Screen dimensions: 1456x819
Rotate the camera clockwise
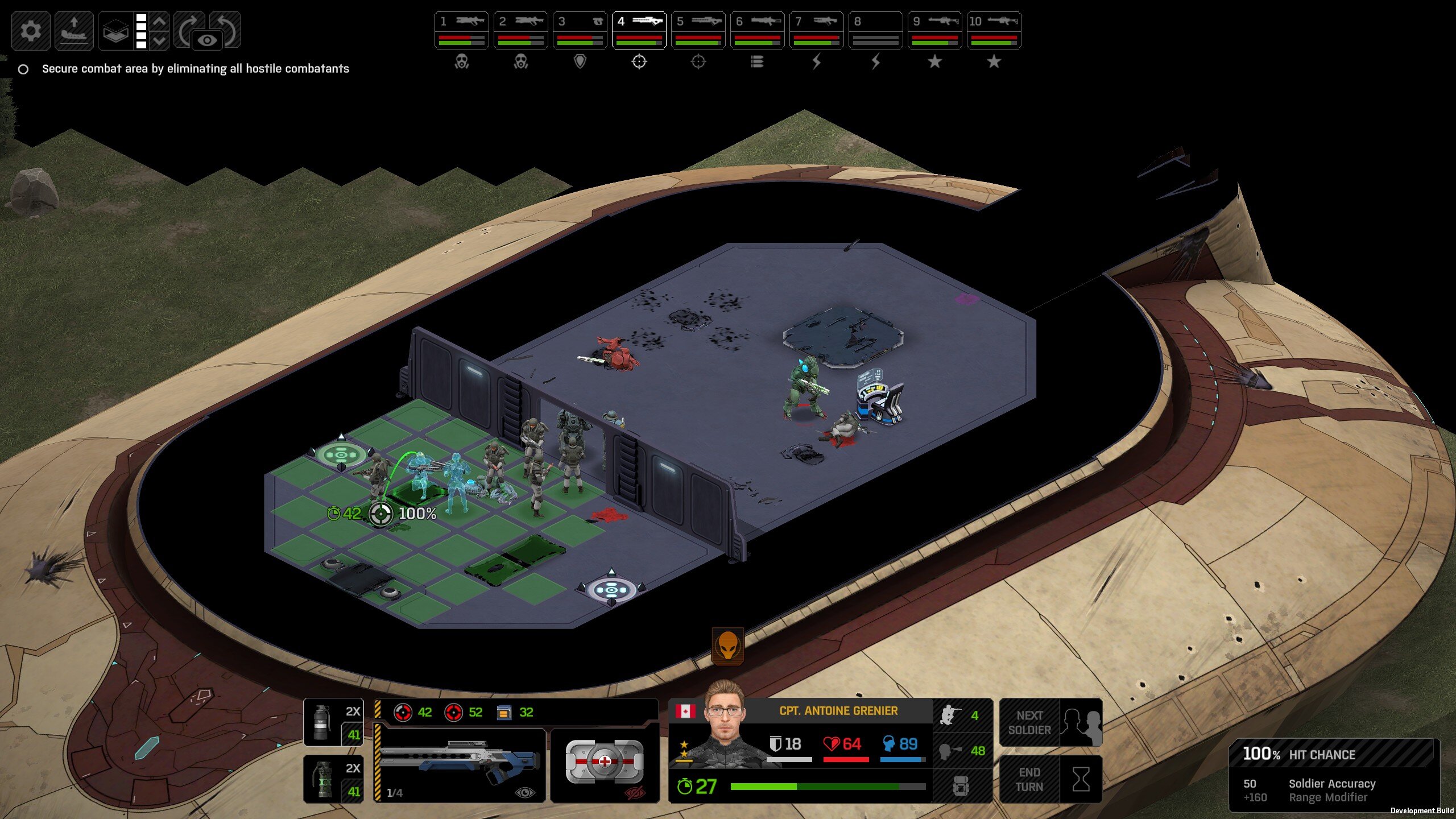tap(188, 28)
